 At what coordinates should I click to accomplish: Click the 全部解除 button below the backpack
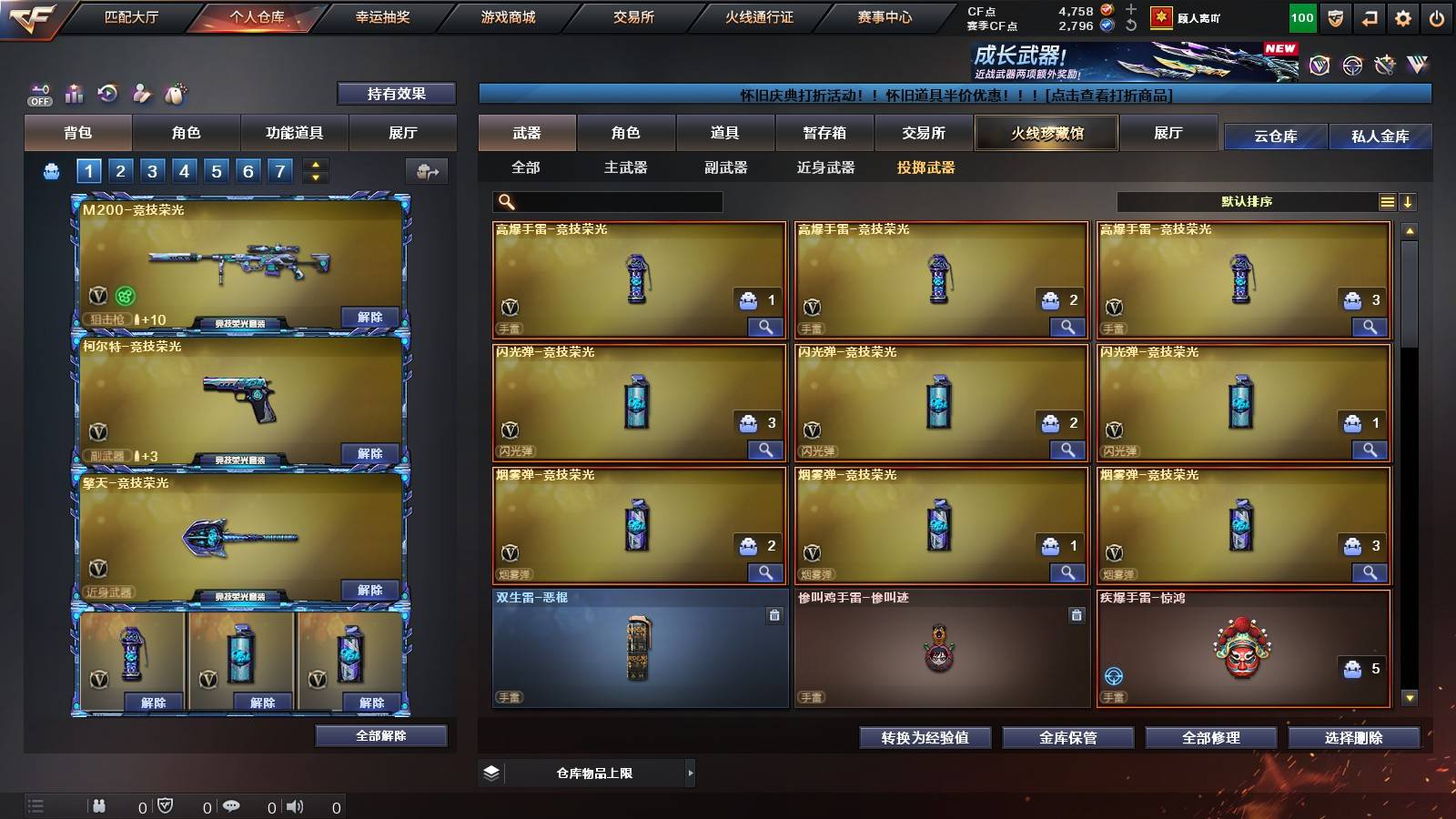381,735
